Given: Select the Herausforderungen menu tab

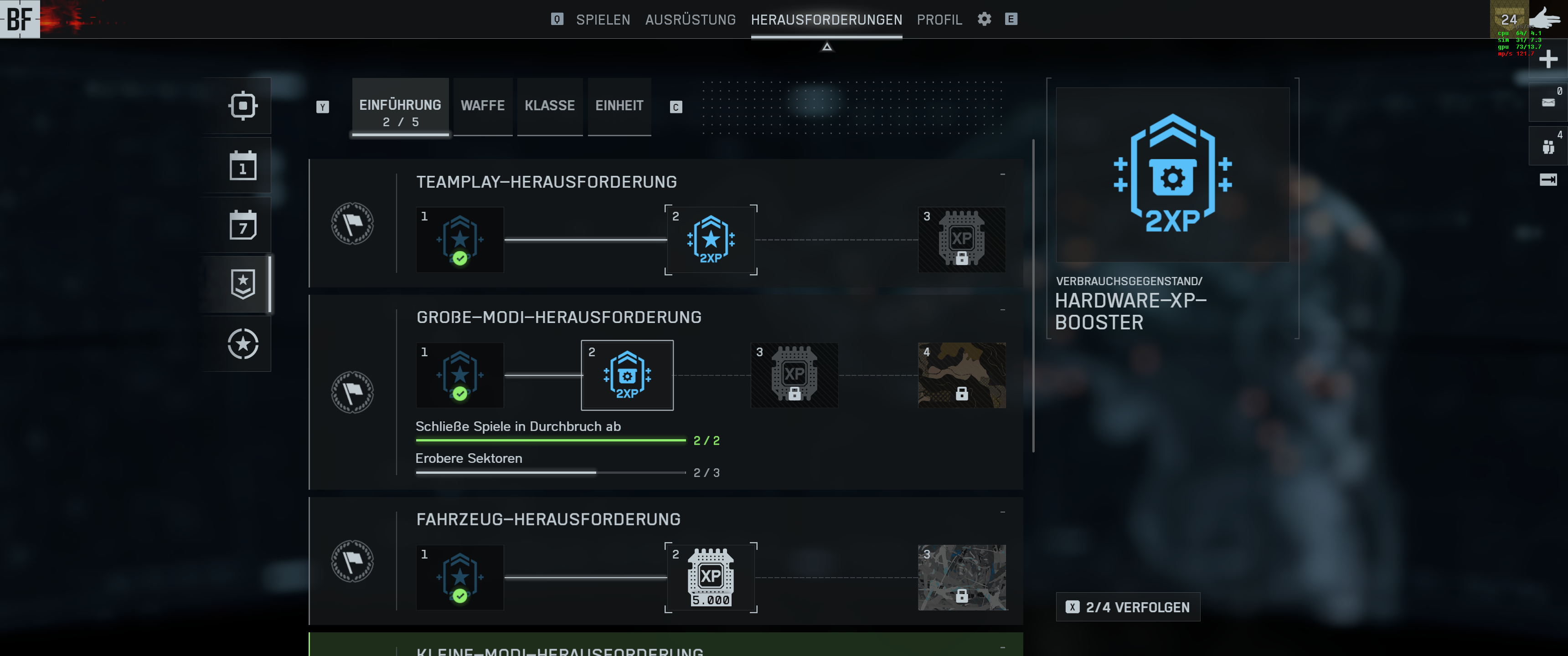Looking at the screenshot, I should point(826,20).
